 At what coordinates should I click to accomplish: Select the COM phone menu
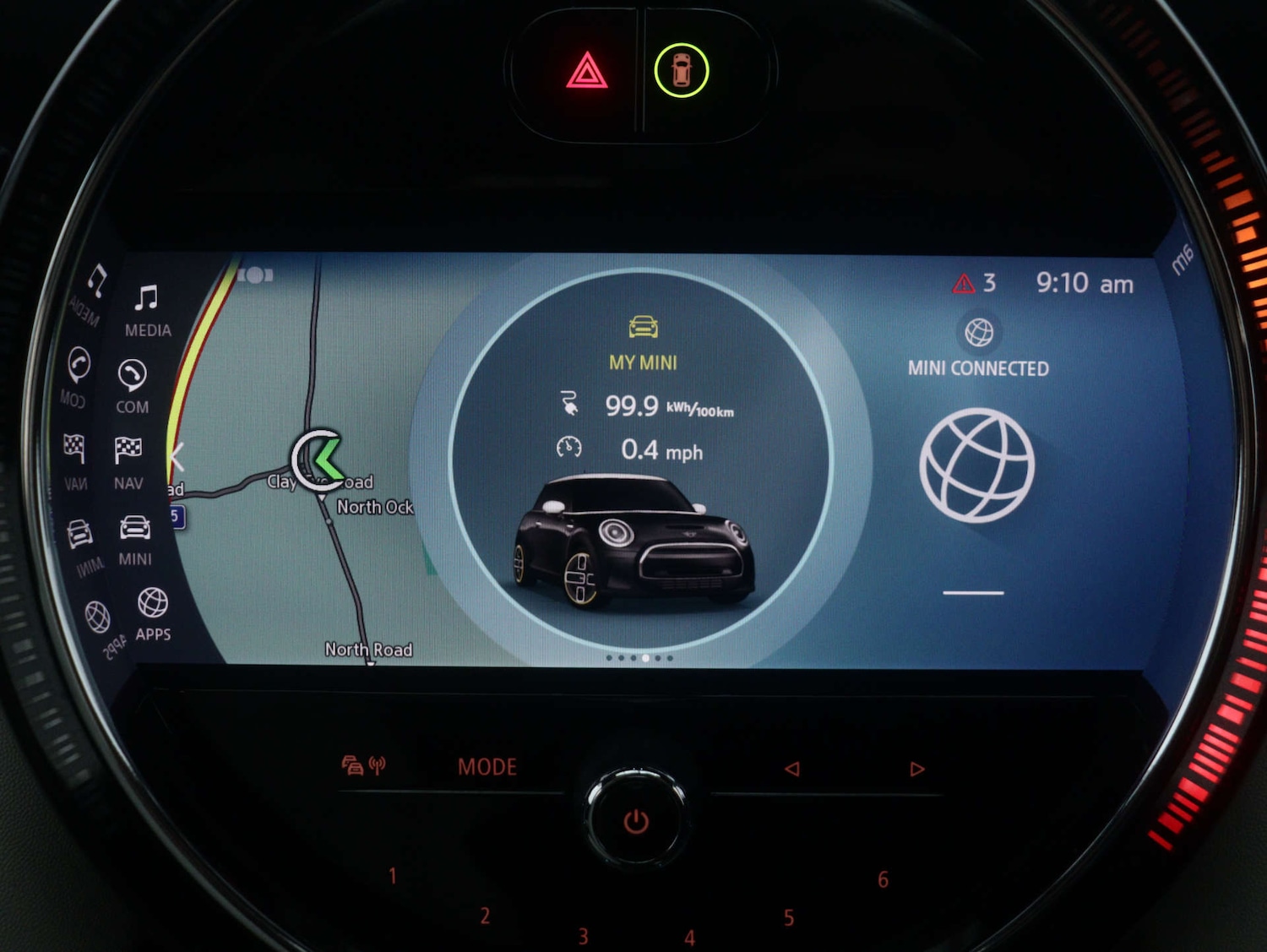(133, 386)
